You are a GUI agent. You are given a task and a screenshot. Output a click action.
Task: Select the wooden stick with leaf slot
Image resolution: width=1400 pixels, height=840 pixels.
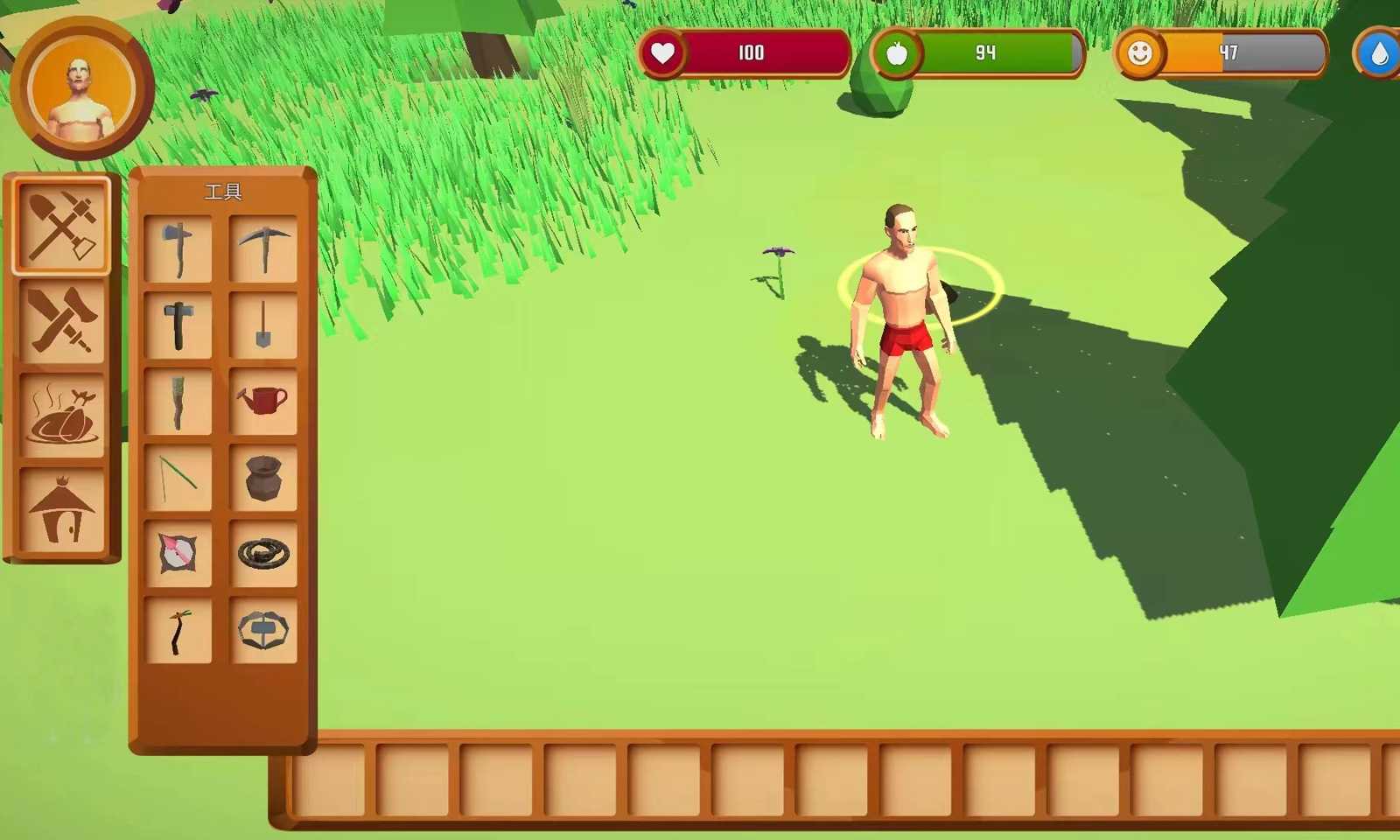(x=178, y=630)
